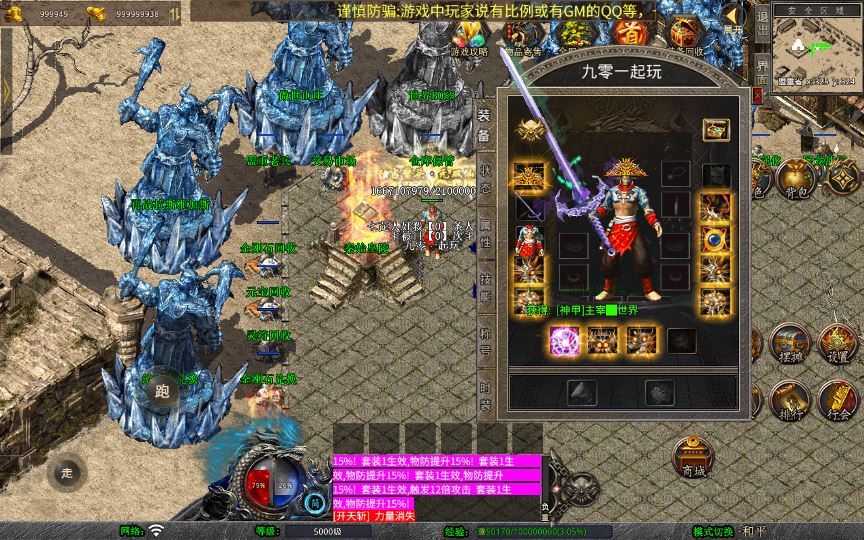Image resolution: width=864 pixels, height=540 pixels.
Task: Switch to the 时装 (fashion) tab
Action: tap(485, 397)
